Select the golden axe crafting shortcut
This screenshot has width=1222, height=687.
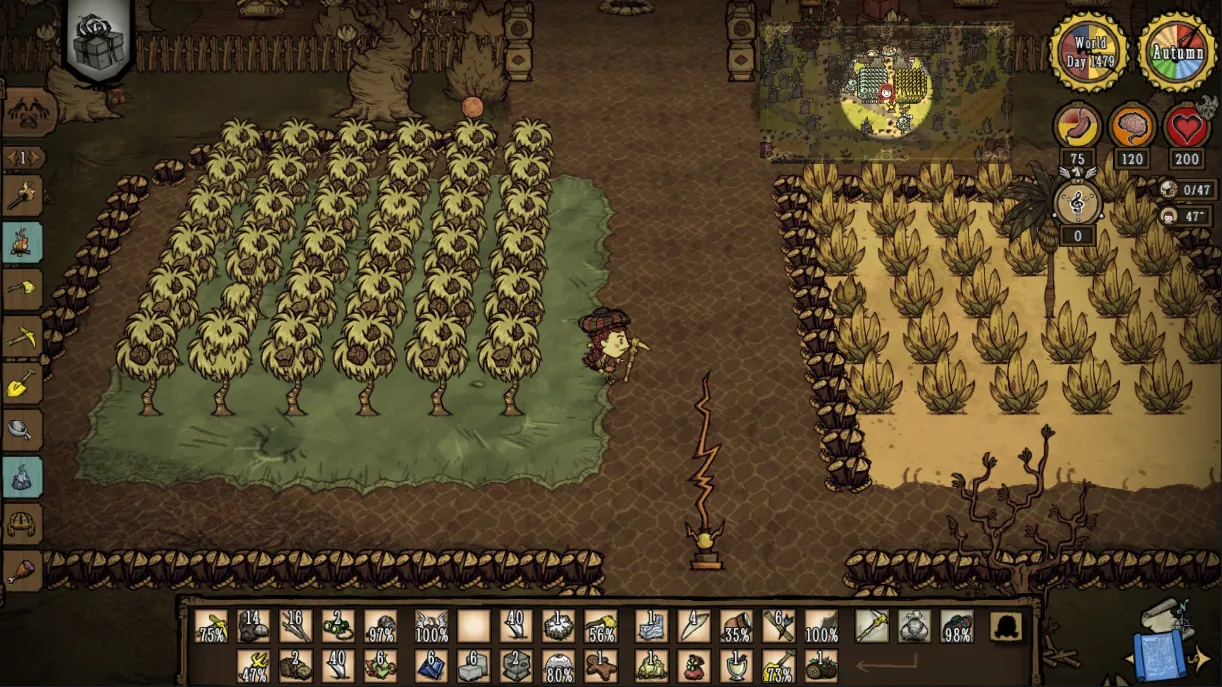coord(23,290)
